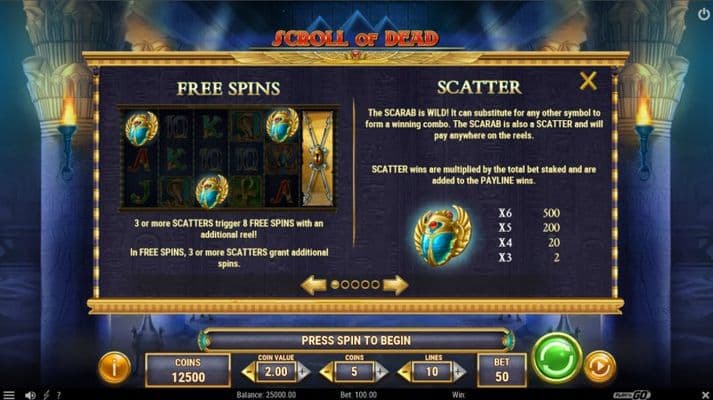Click the power icon to exit
713x400 pixels.
(x=702, y=14)
